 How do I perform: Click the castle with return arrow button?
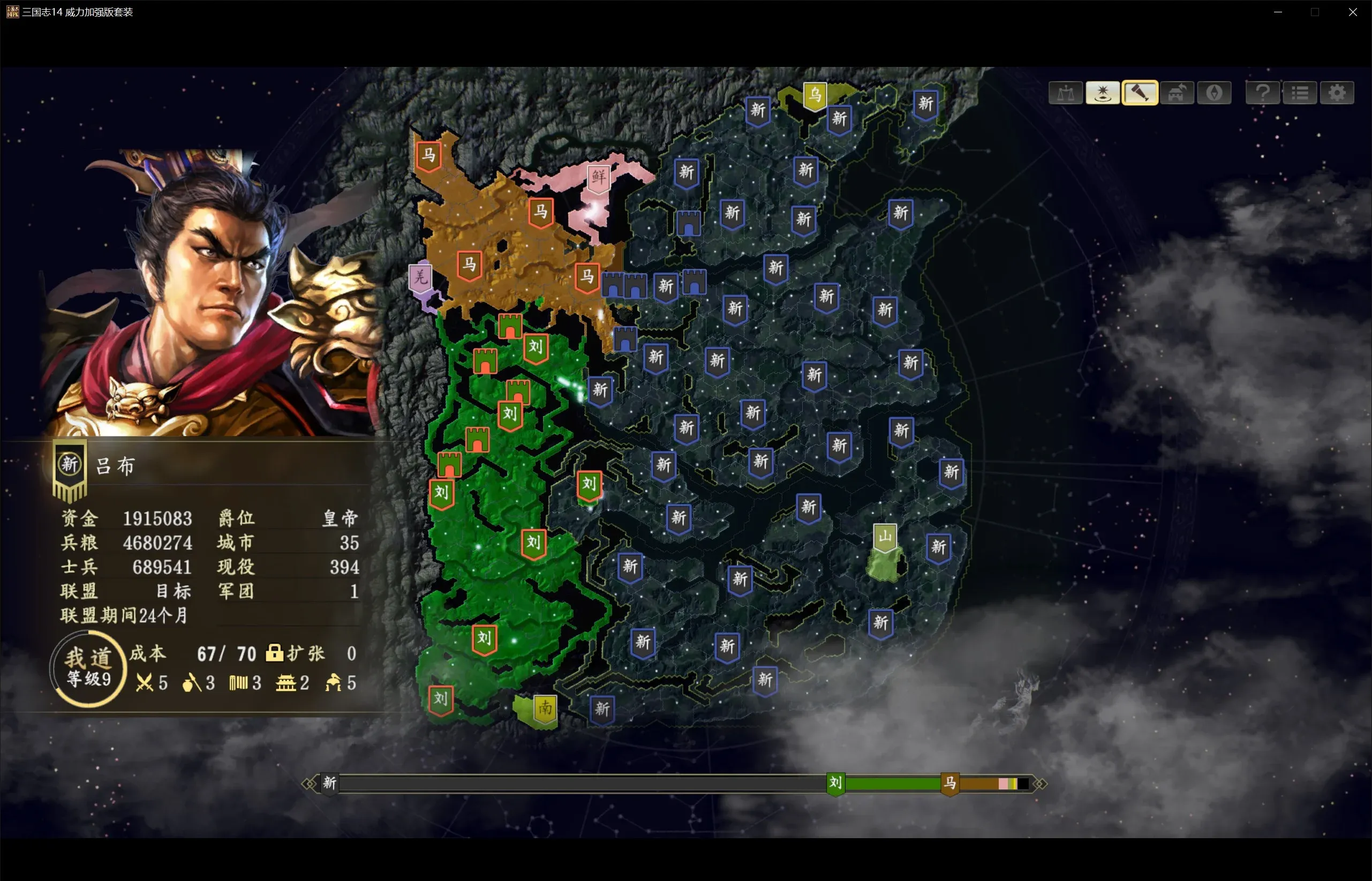(x=1177, y=93)
